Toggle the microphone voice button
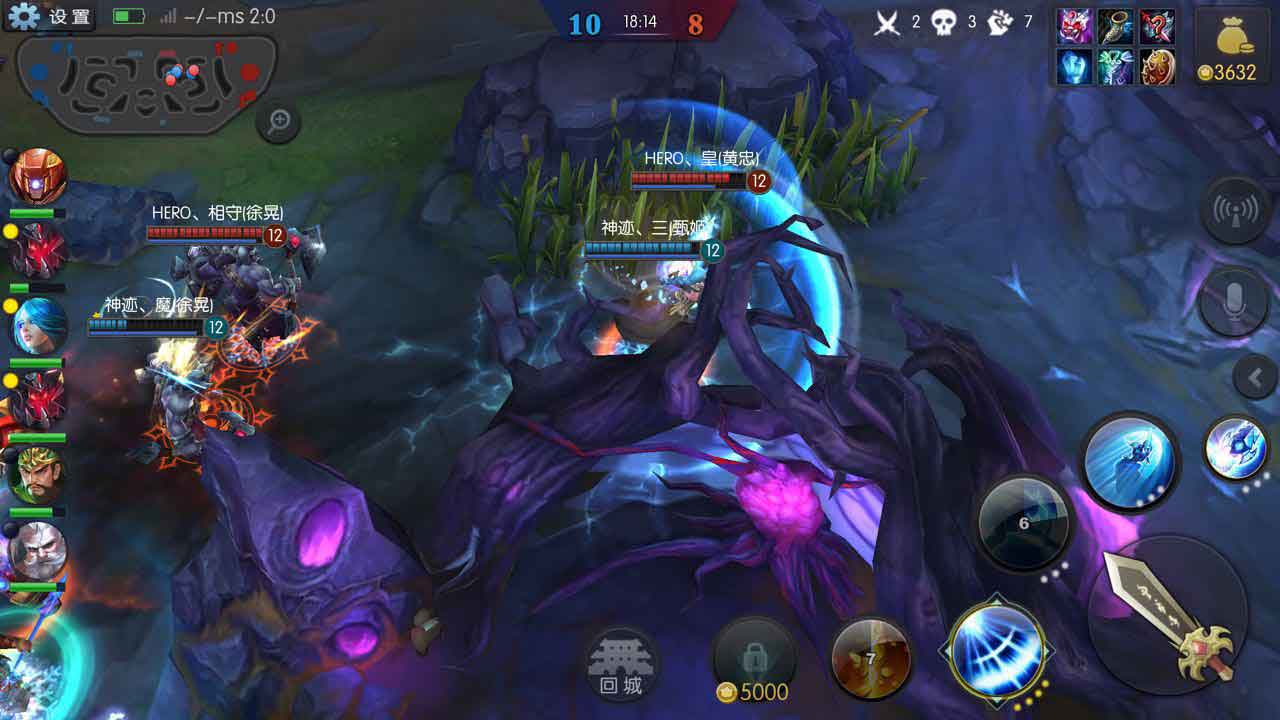Screen dimensions: 1280x720 [1235, 300]
